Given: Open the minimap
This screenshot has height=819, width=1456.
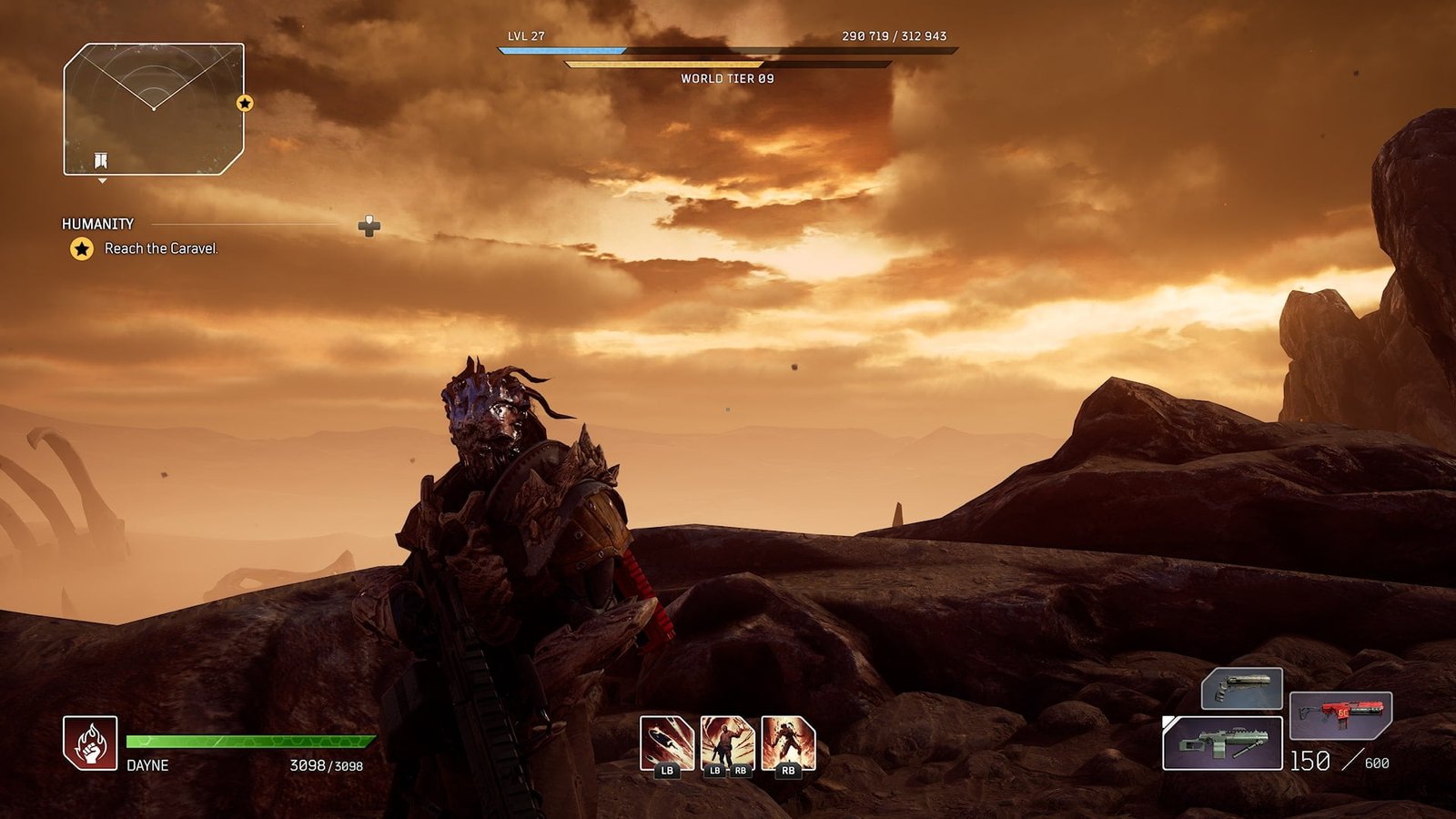Looking at the screenshot, I should pos(153,109).
